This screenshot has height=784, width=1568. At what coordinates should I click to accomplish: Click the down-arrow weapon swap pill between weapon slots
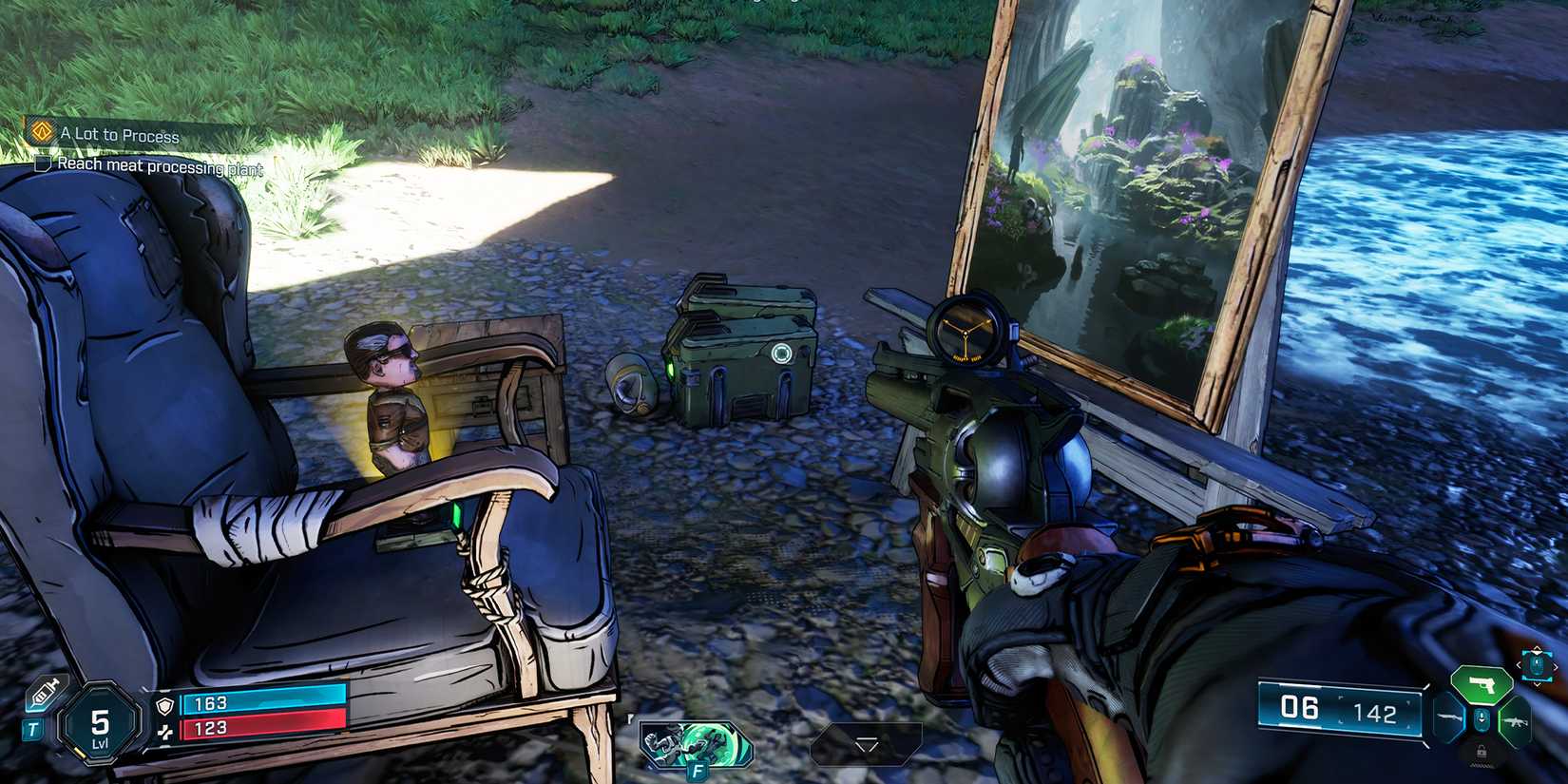1482,718
